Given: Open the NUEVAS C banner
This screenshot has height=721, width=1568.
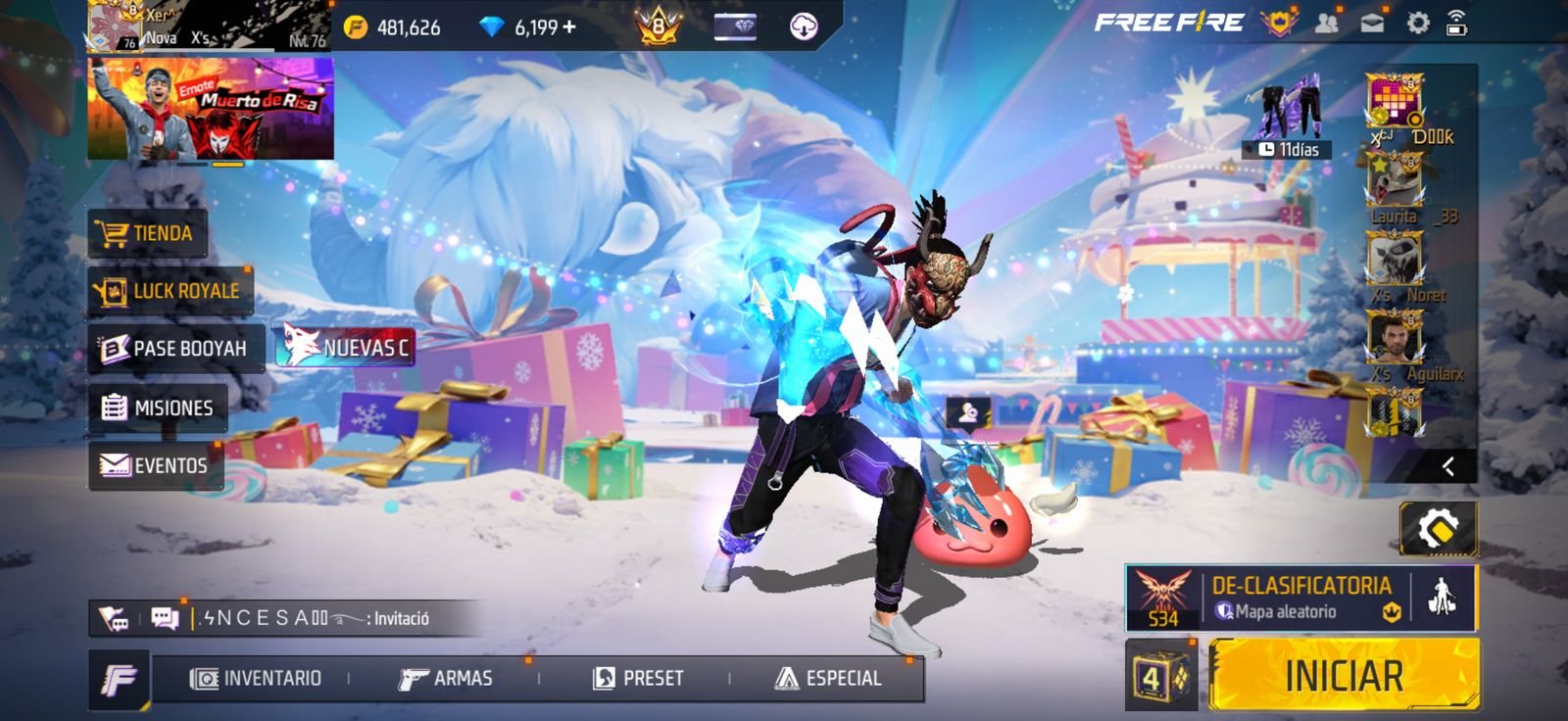Looking at the screenshot, I should point(346,347).
